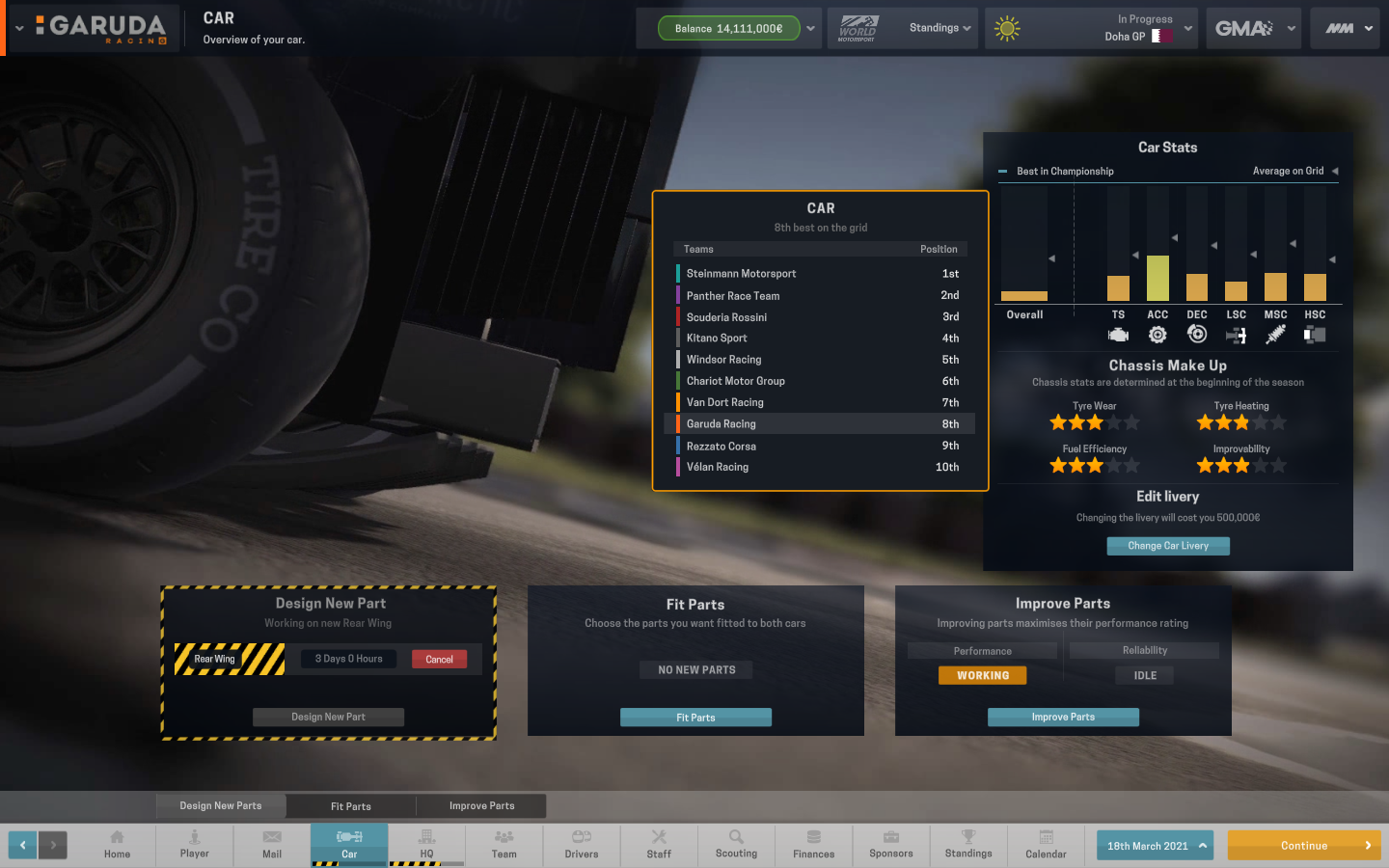
Task: Toggle Improve Parts to Reliability mode
Action: 1144,650
